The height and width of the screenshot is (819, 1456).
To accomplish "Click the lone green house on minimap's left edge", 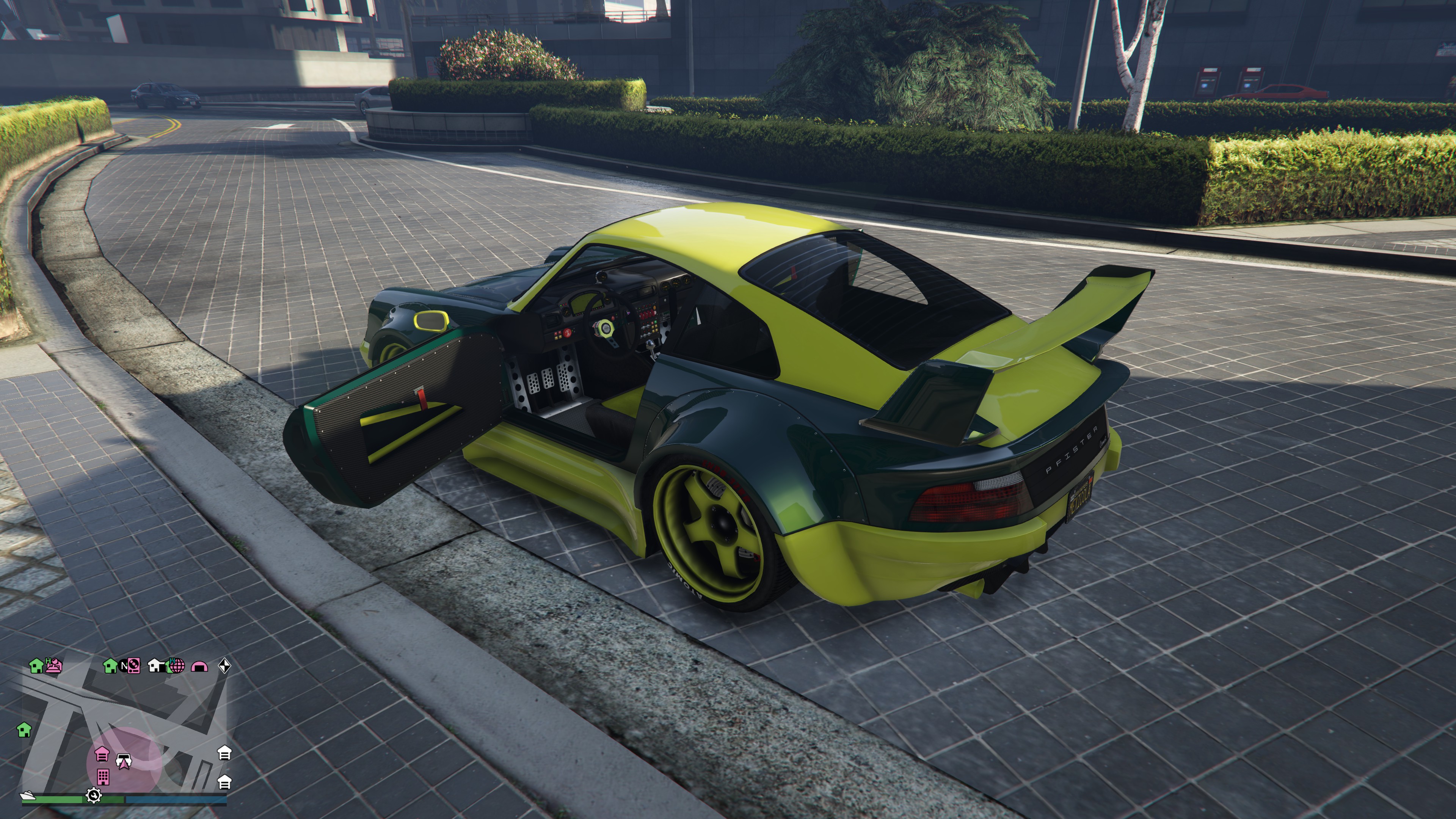I will (24, 729).
